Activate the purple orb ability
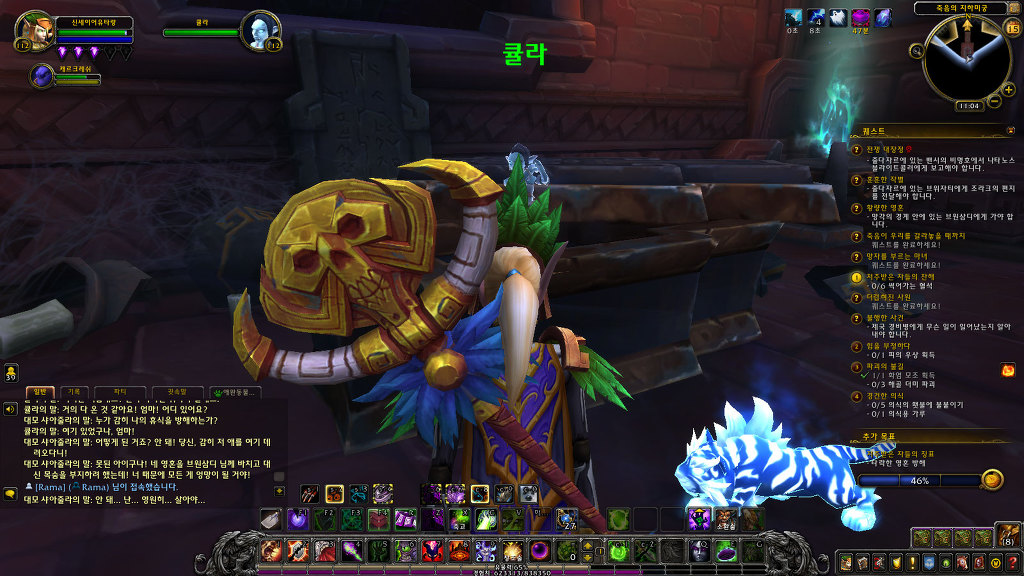 click(539, 550)
